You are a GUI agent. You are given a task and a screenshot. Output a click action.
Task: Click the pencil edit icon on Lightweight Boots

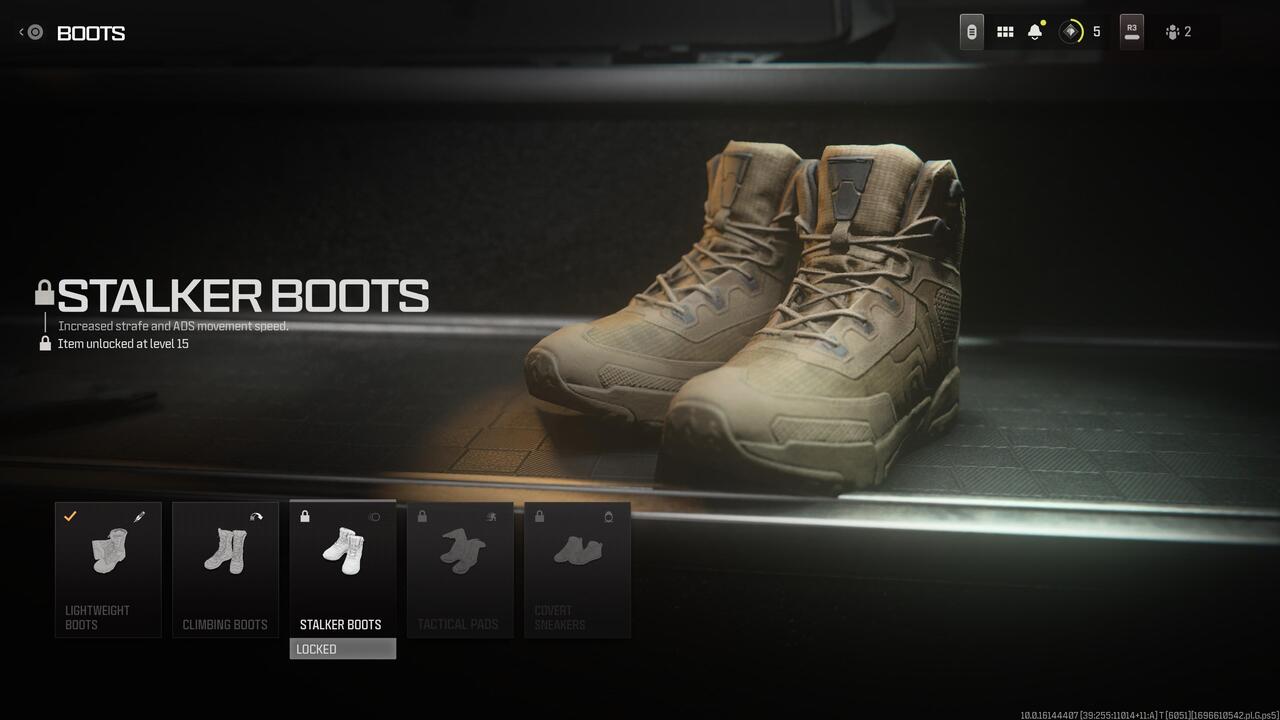pyautogui.click(x=139, y=515)
